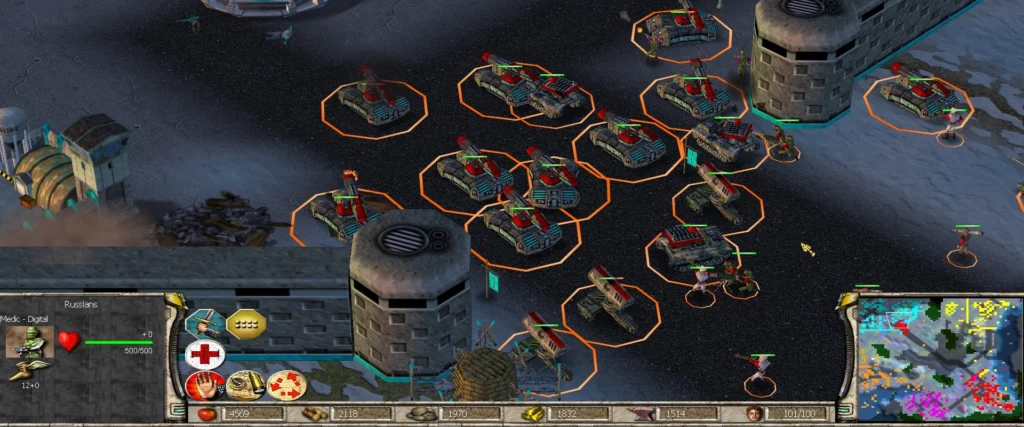Click the sword attack command icon

(x=204, y=323)
